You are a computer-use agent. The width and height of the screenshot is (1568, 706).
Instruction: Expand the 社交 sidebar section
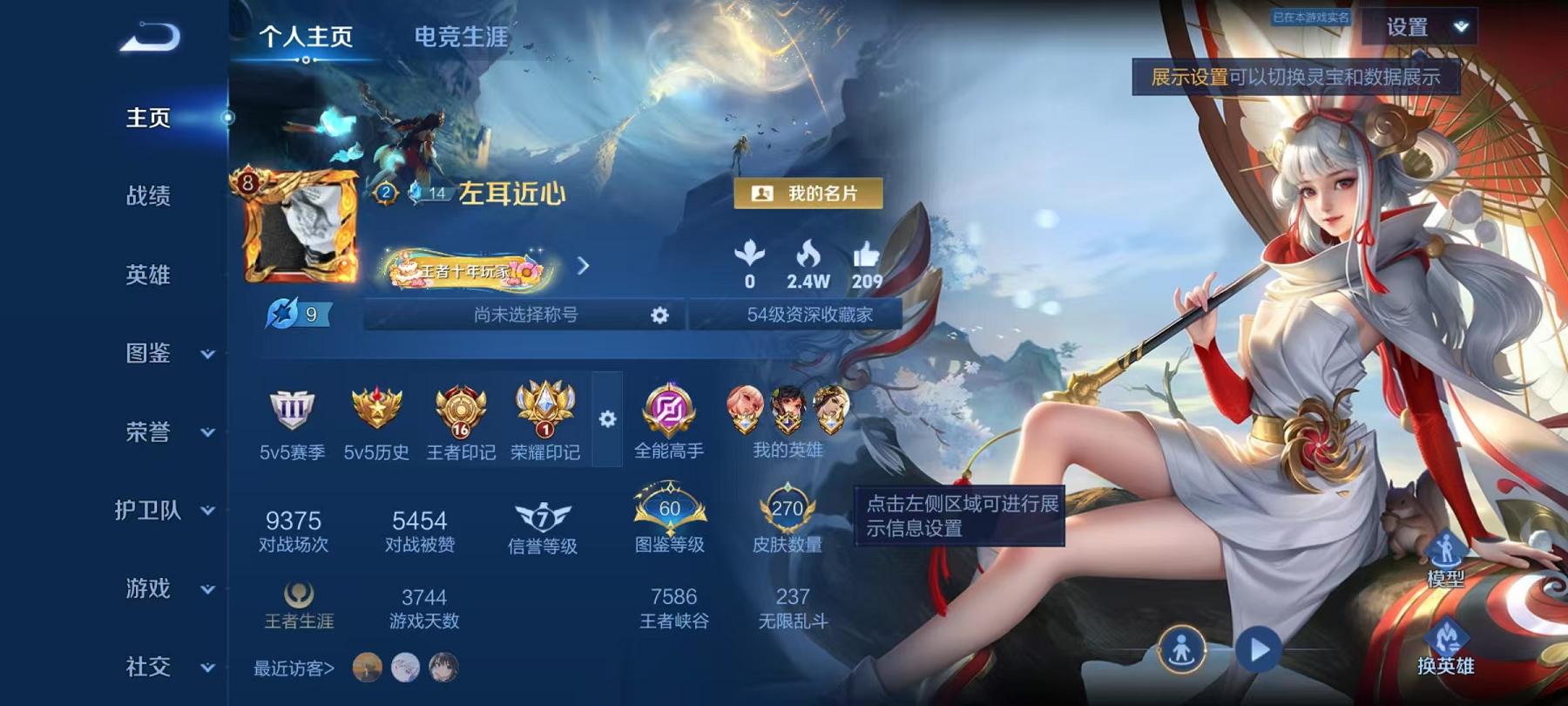point(206,669)
